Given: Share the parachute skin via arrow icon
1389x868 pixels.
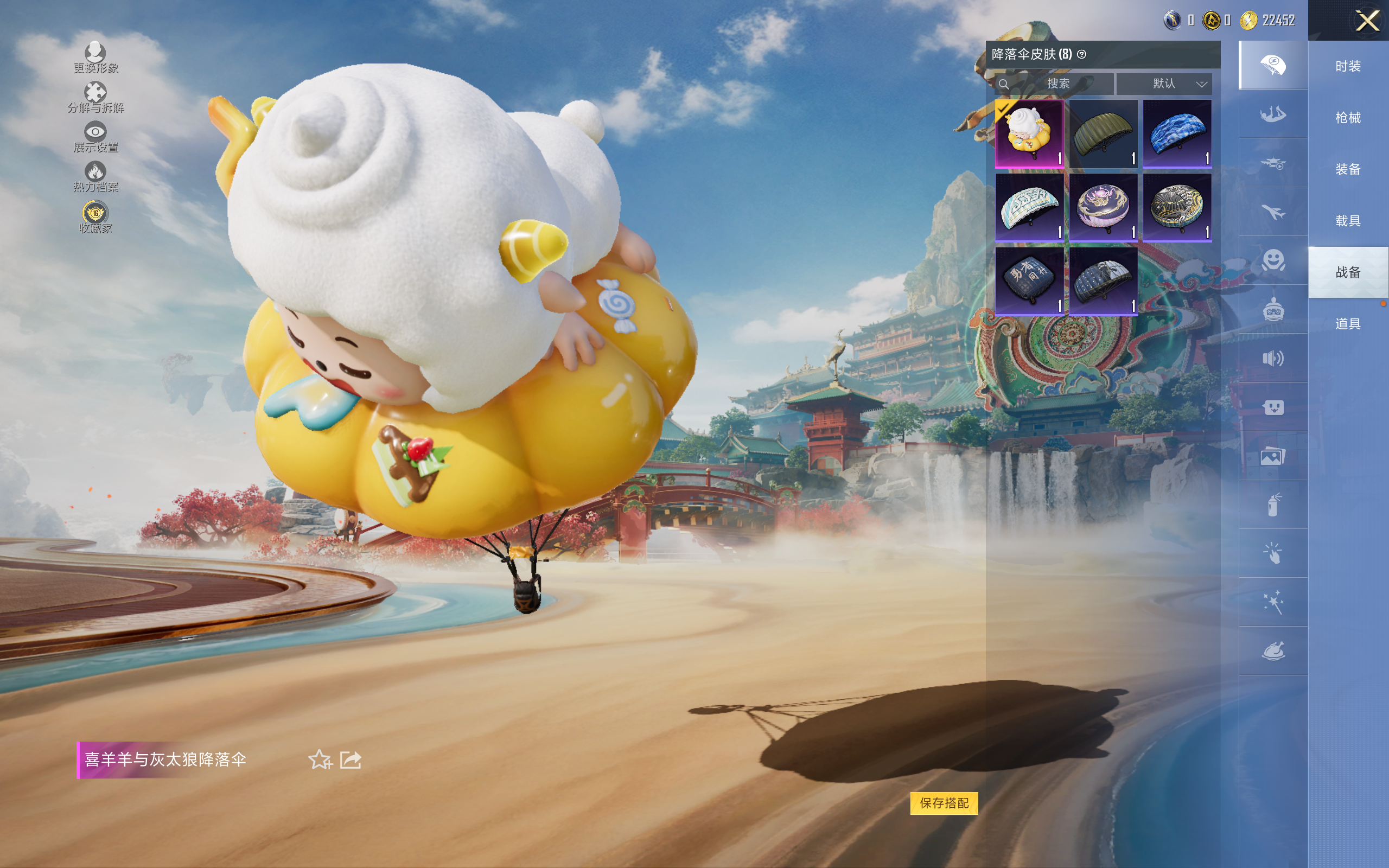Looking at the screenshot, I should point(351,759).
